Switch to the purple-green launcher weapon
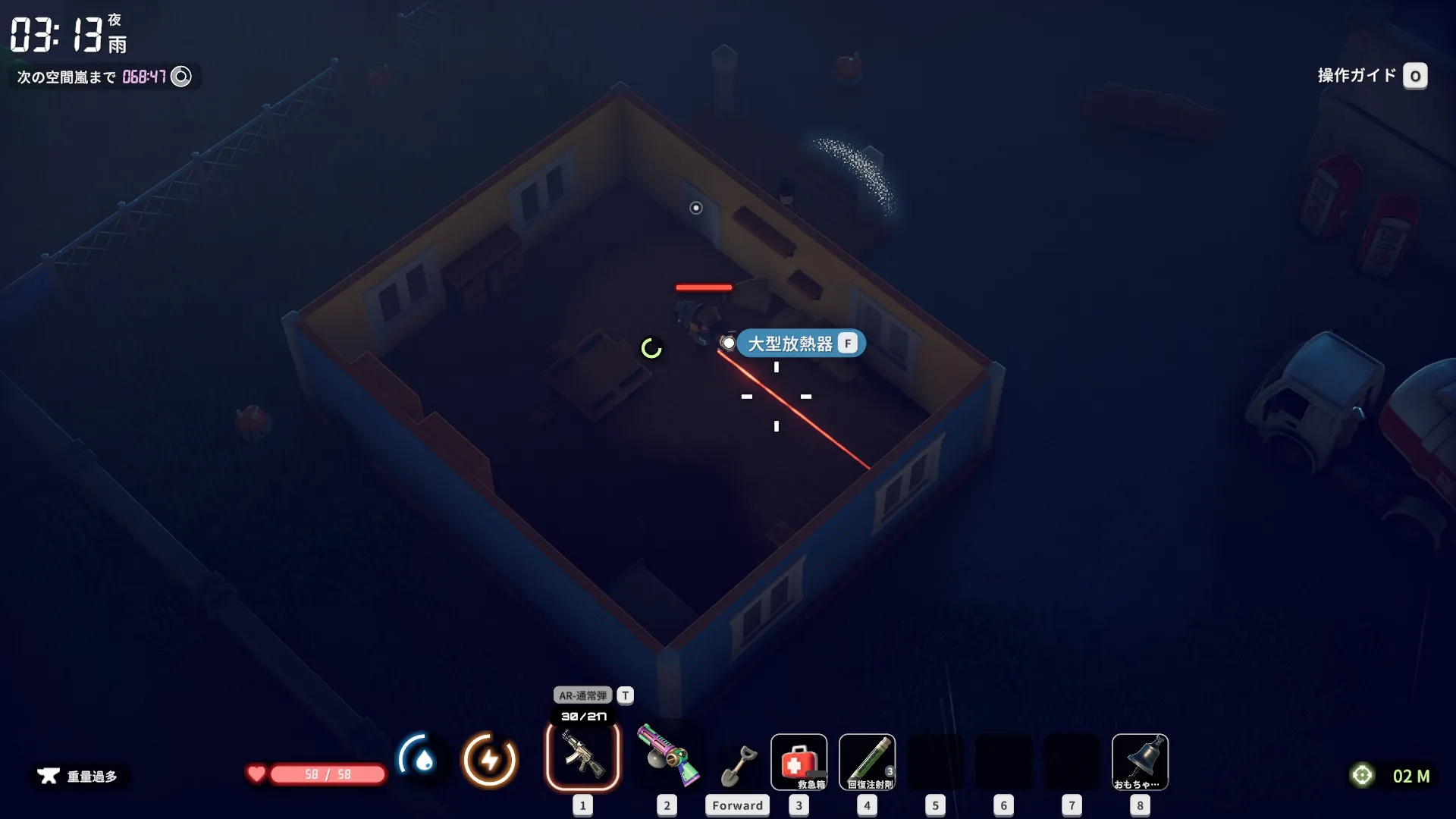1456x819 pixels. (x=667, y=756)
